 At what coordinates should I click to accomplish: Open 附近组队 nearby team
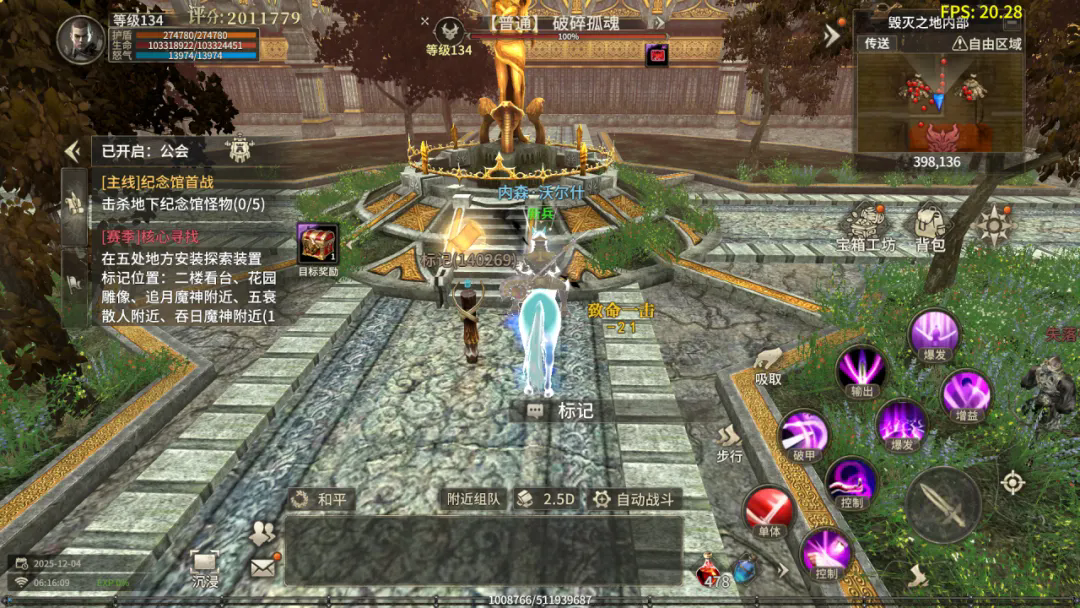point(473,499)
